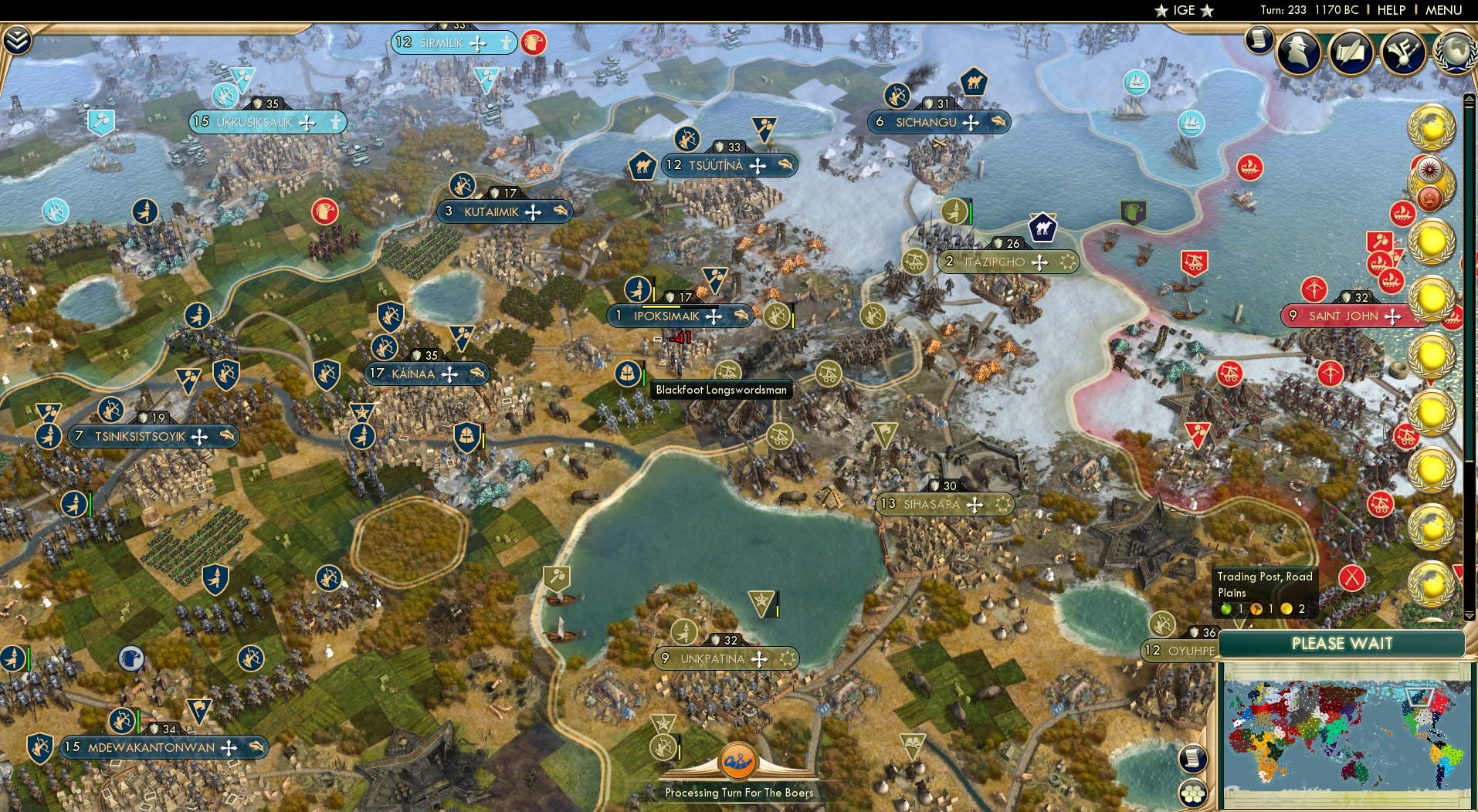Viewport: 1478px width, 812px height.
Task: Expand the Itazipcho city production icon
Action: coord(1069,262)
